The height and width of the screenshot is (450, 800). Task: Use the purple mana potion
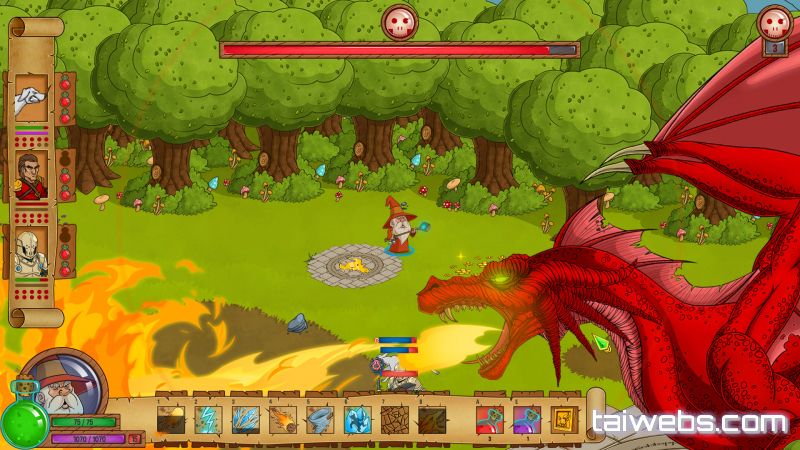526,419
